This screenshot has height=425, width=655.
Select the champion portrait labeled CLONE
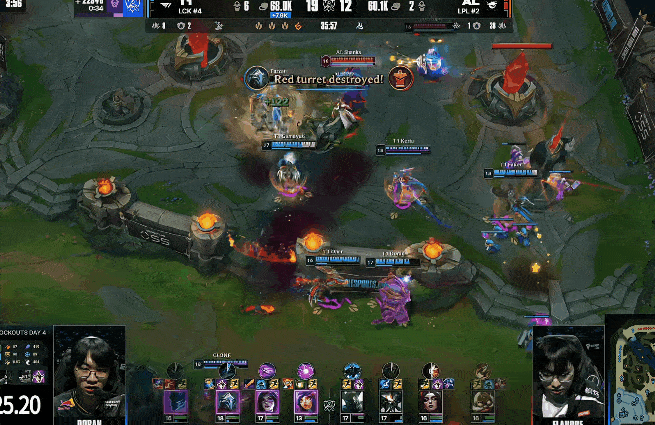point(227,402)
